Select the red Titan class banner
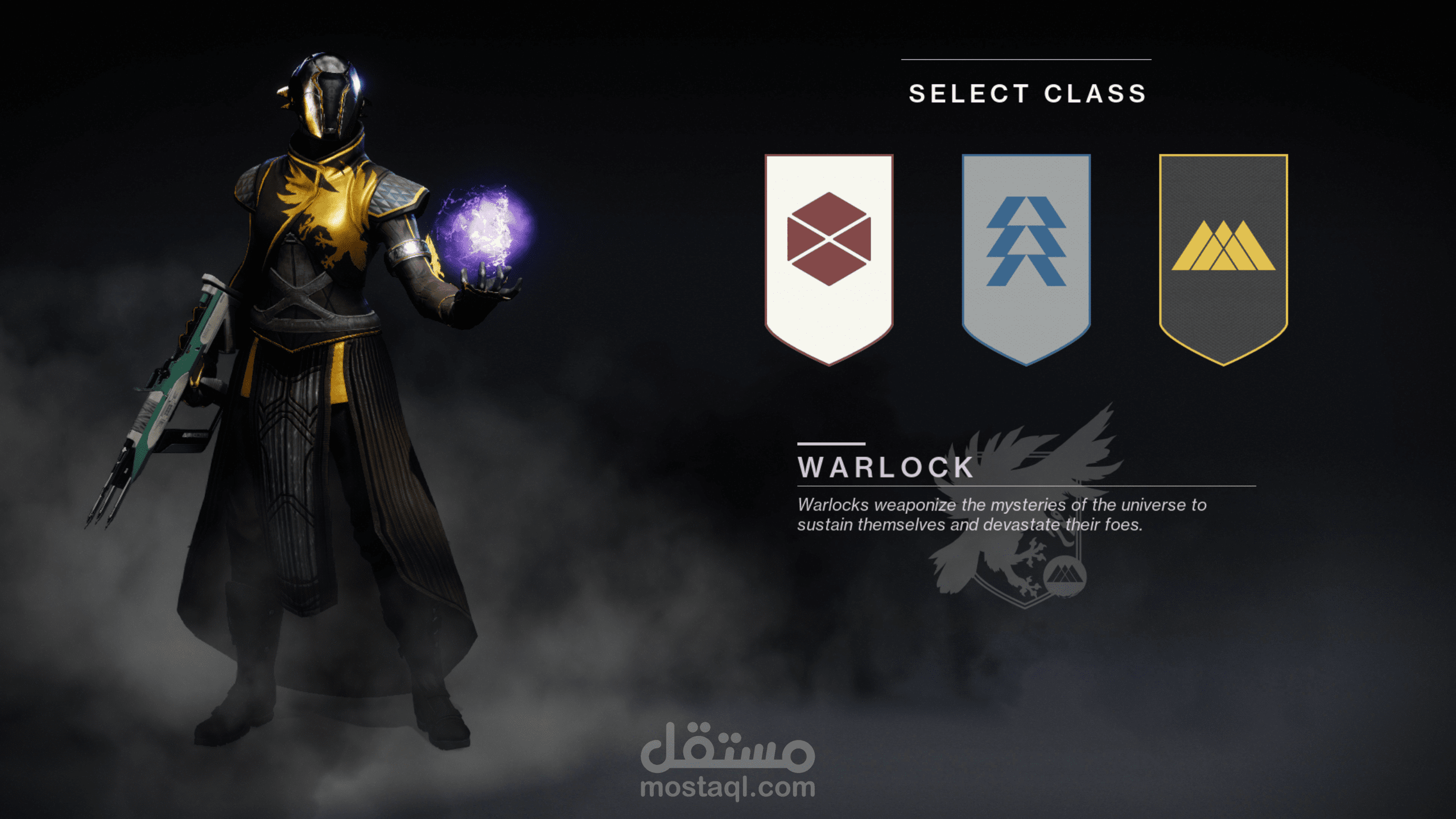This screenshot has height=819, width=1456. pos(829,256)
